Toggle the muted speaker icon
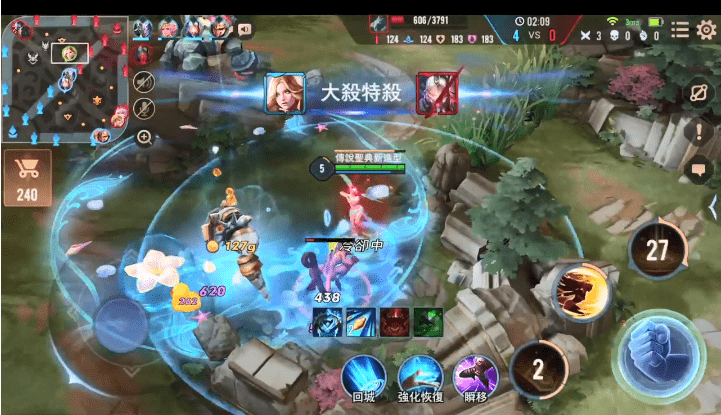721x415 pixels. pos(144,81)
